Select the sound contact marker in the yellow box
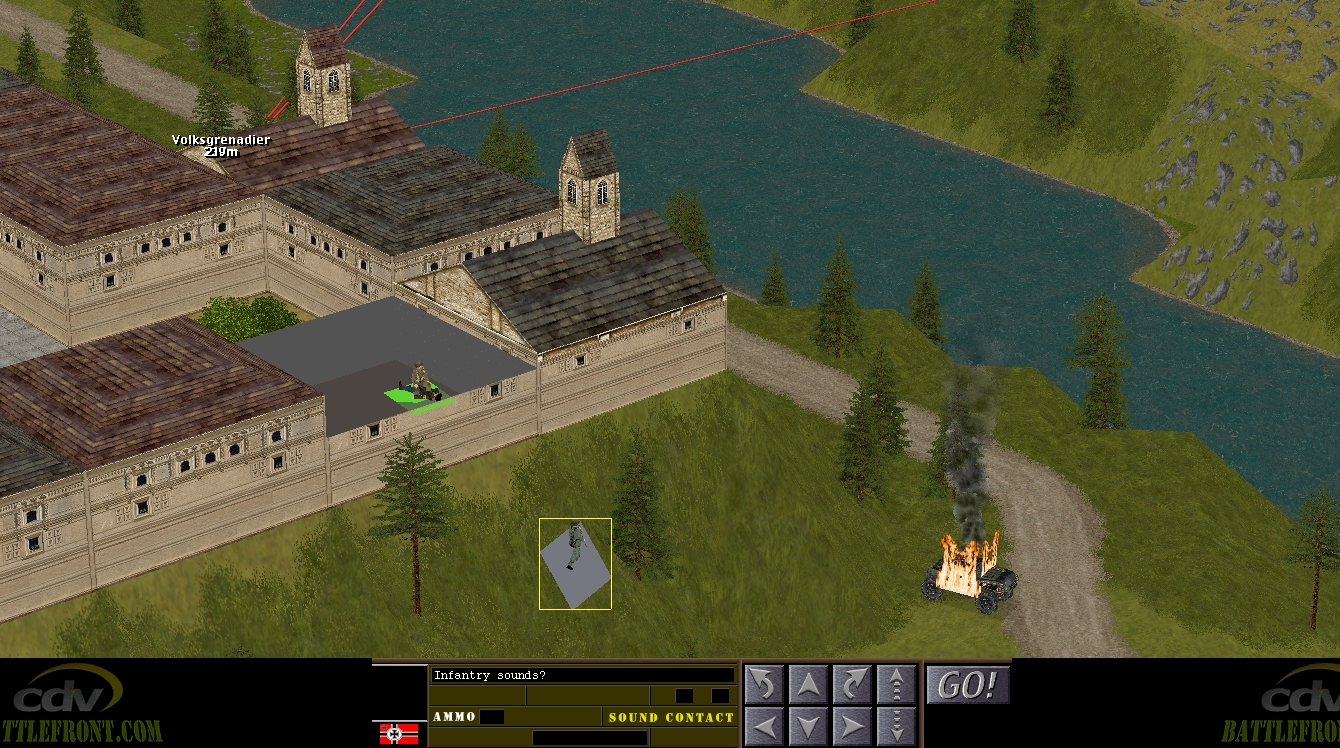The image size is (1340, 748). coord(575,563)
